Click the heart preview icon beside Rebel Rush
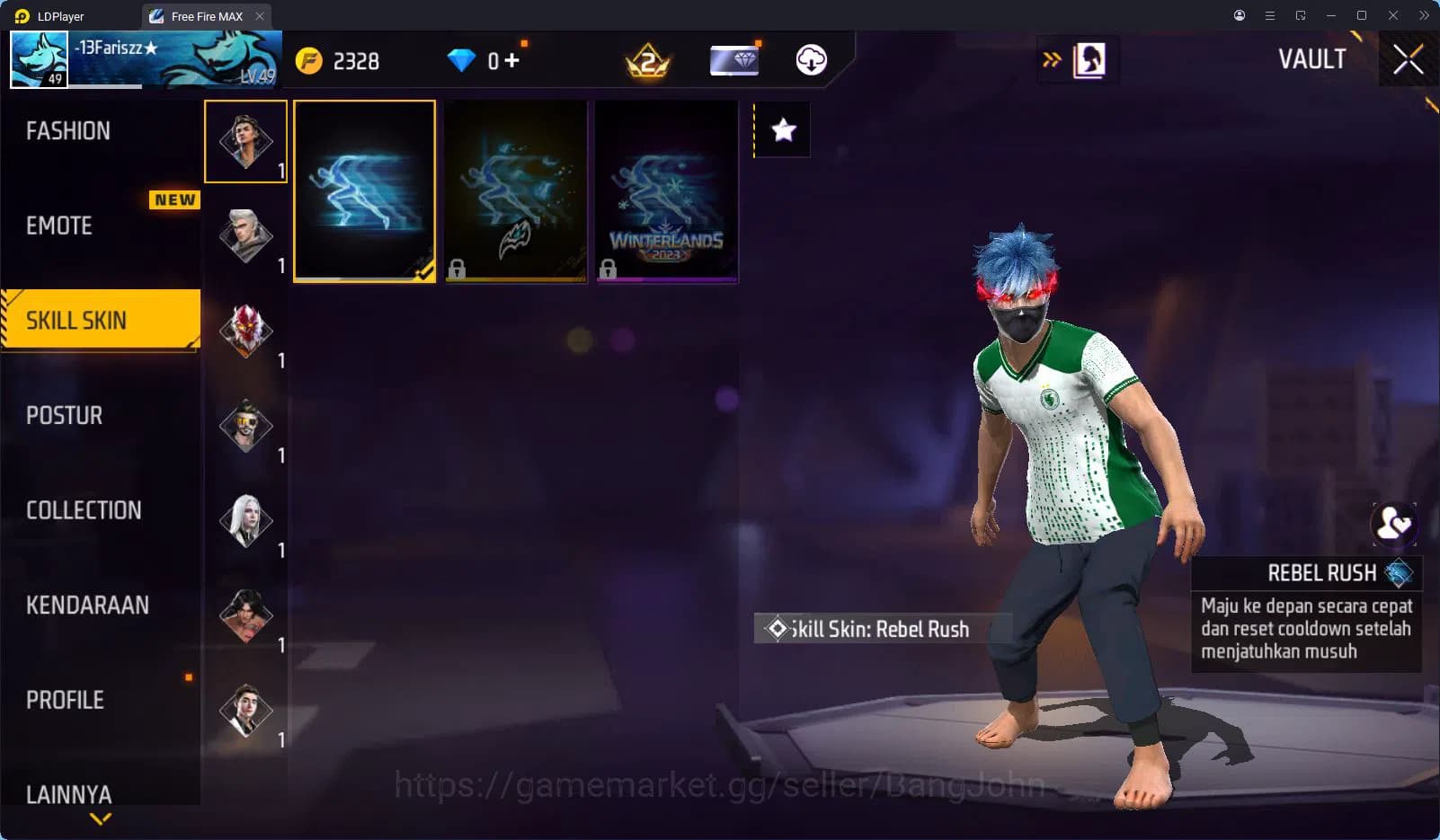The width and height of the screenshot is (1440, 840). pyautogui.click(x=1394, y=522)
